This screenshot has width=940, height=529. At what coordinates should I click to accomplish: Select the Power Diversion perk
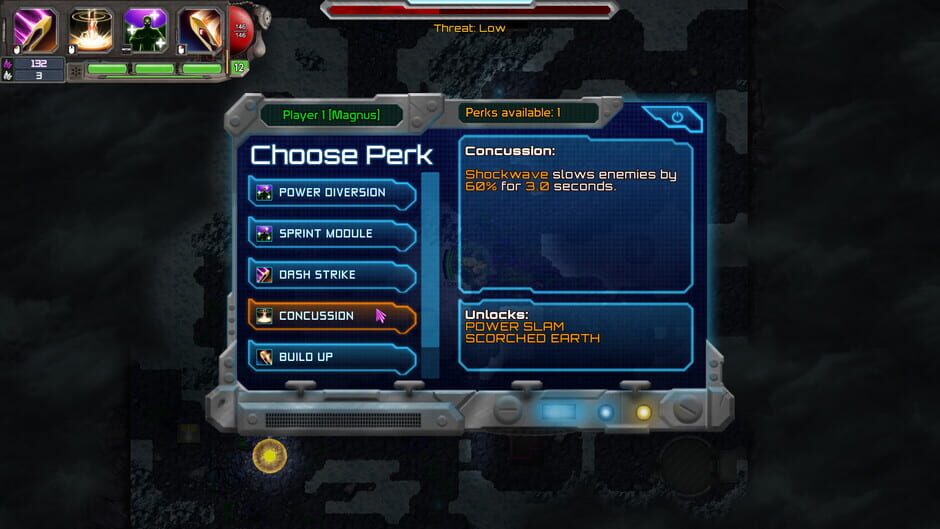pos(331,193)
